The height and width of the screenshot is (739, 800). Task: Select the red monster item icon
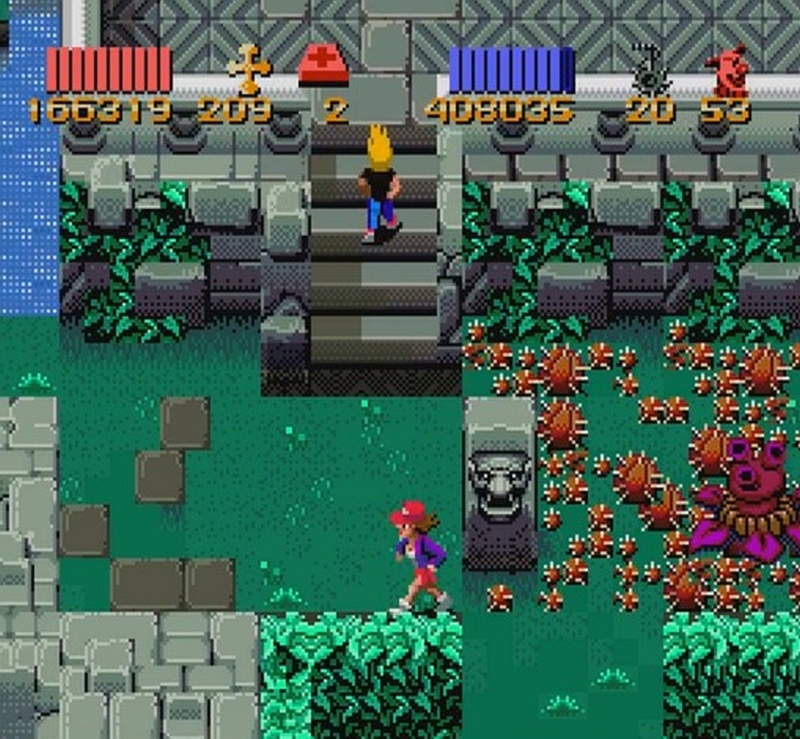(727, 70)
